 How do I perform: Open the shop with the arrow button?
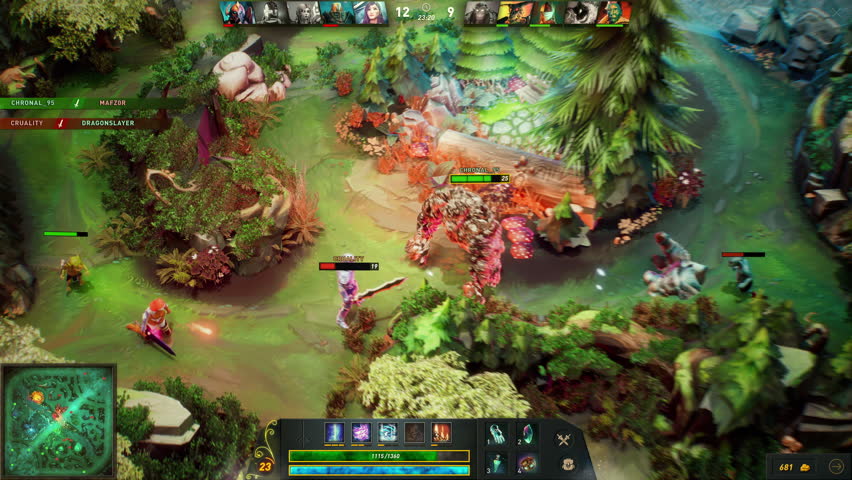(837, 465)
